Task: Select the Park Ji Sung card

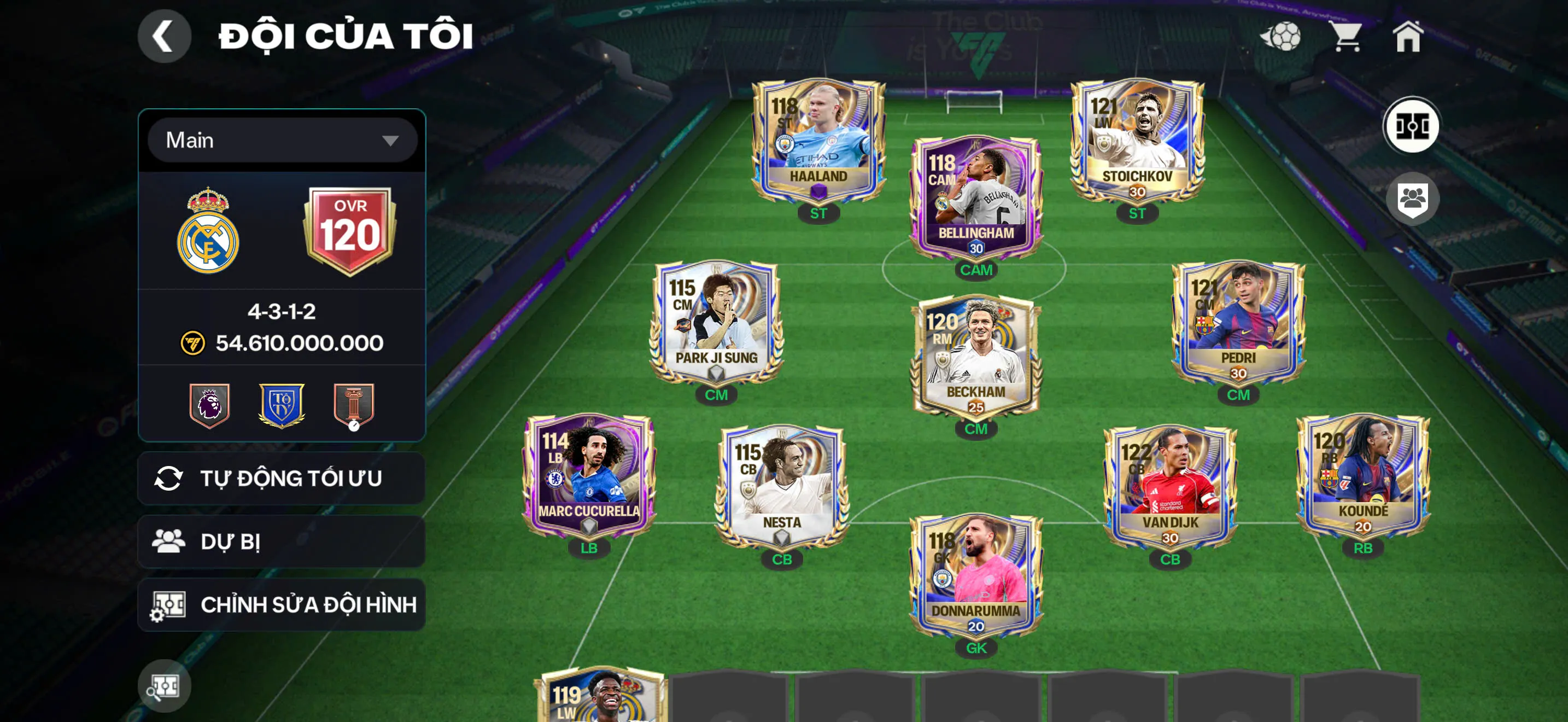Action: 716,323
